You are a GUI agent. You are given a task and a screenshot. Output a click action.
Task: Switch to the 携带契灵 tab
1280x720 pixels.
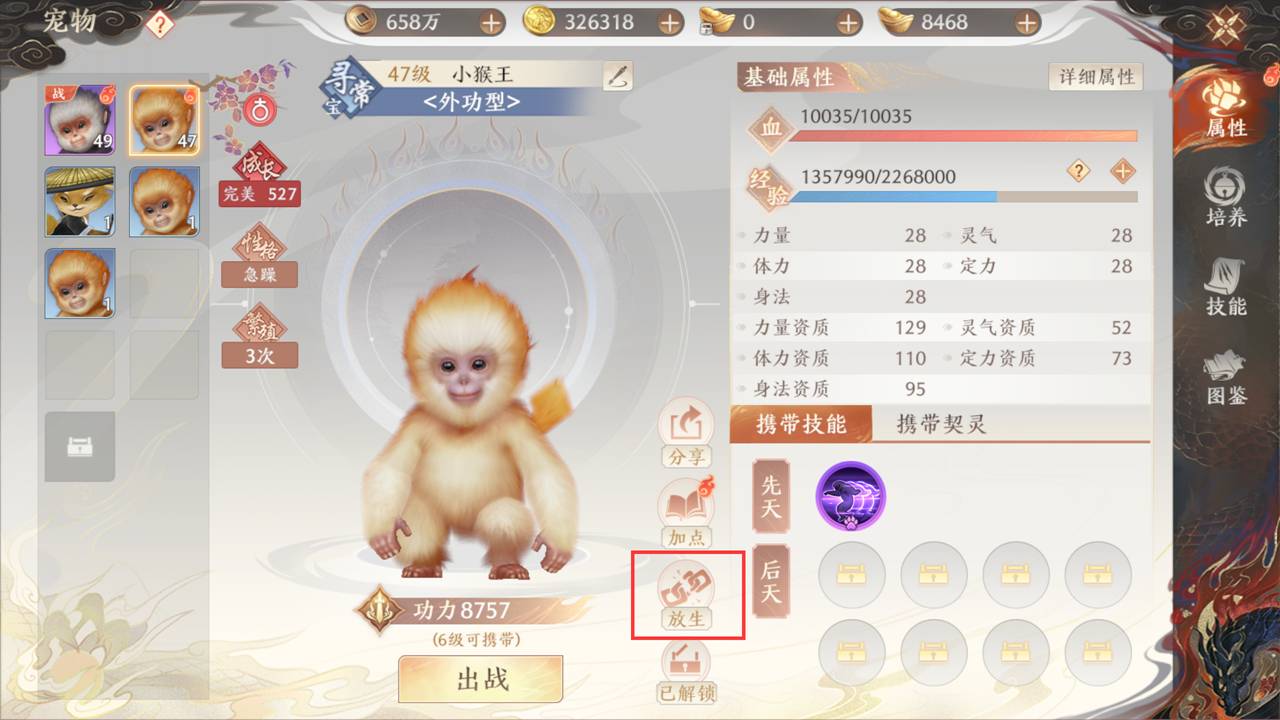click(941, 424)
